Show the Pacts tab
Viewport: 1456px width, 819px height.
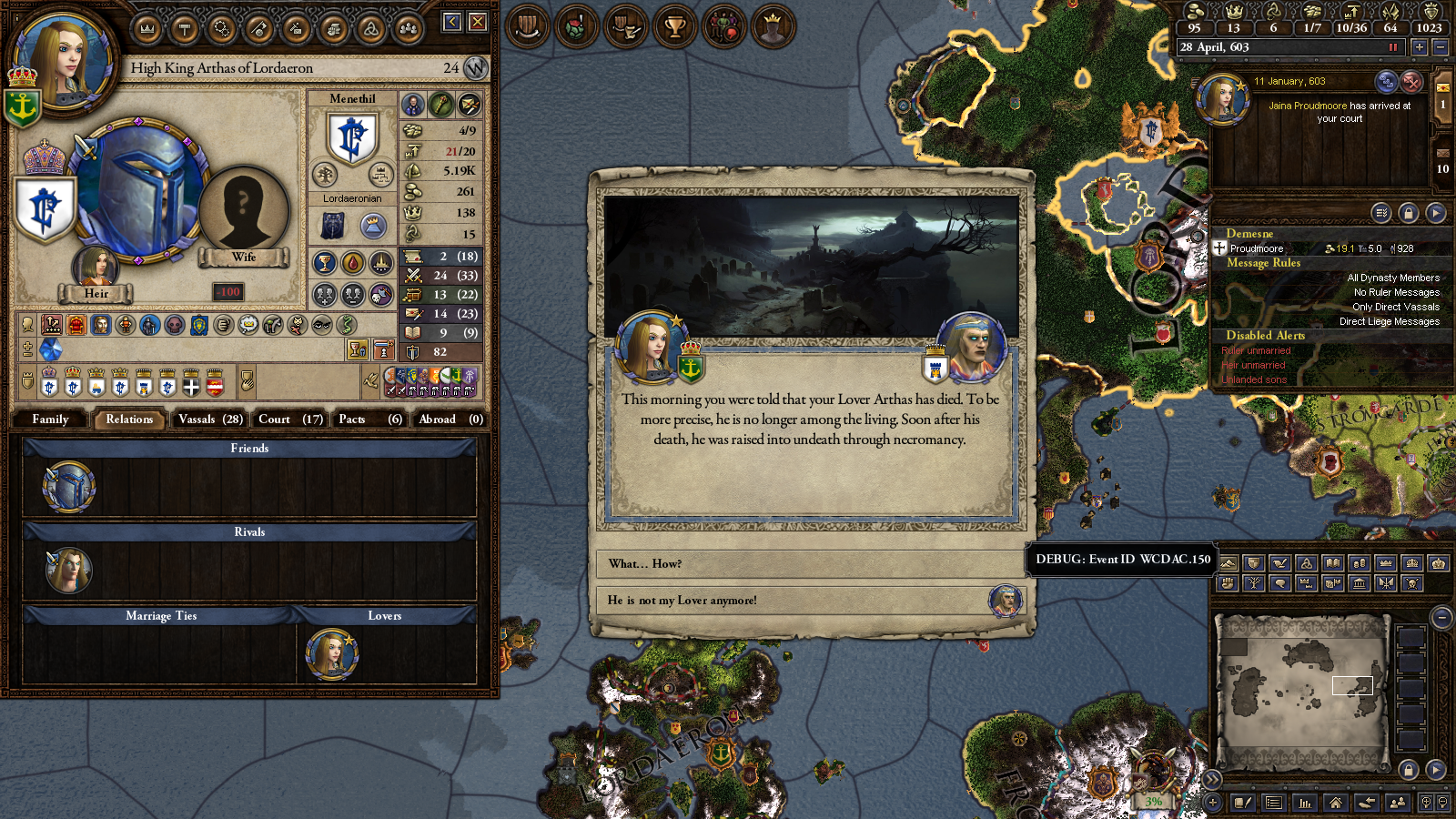coord(369,420)
